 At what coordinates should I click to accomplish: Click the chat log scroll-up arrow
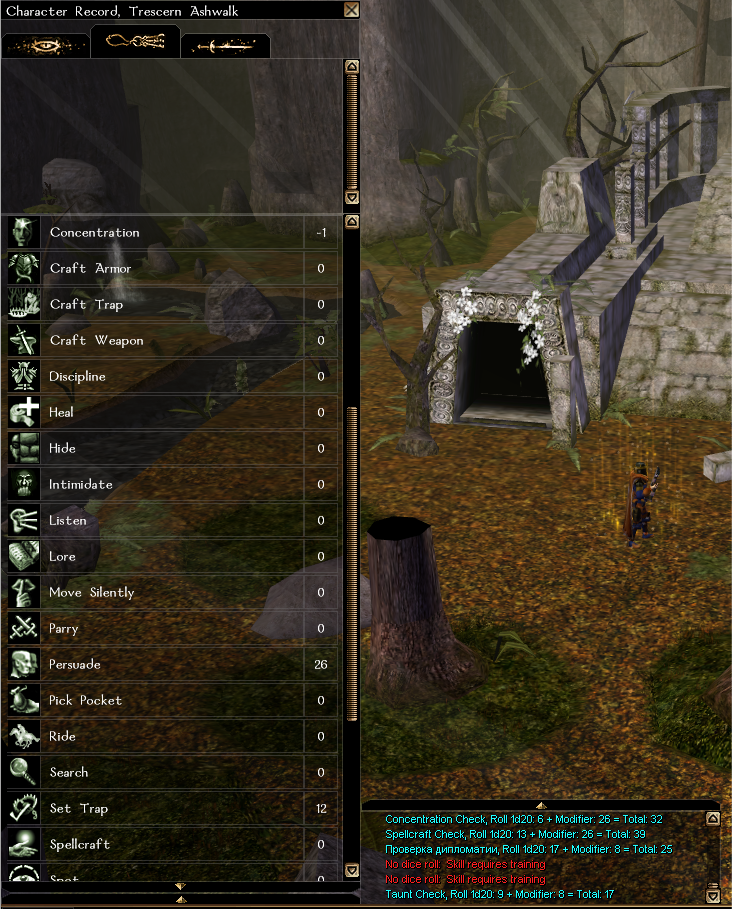pos(712,818)
